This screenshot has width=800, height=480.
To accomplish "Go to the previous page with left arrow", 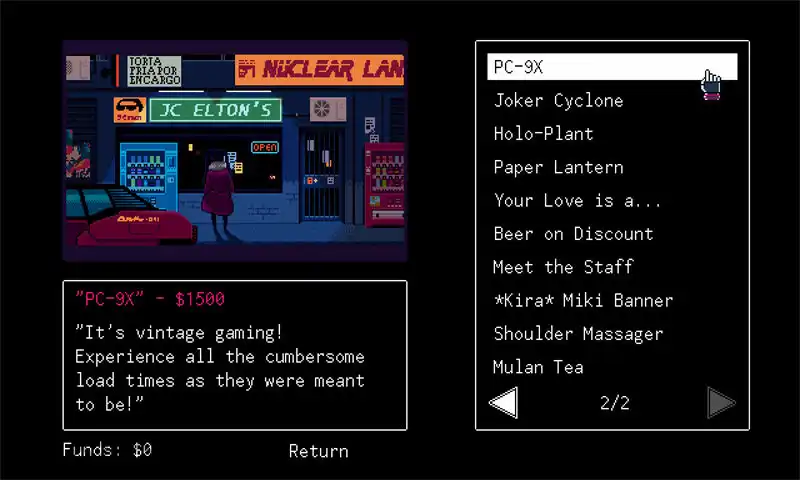I will 503,403.
